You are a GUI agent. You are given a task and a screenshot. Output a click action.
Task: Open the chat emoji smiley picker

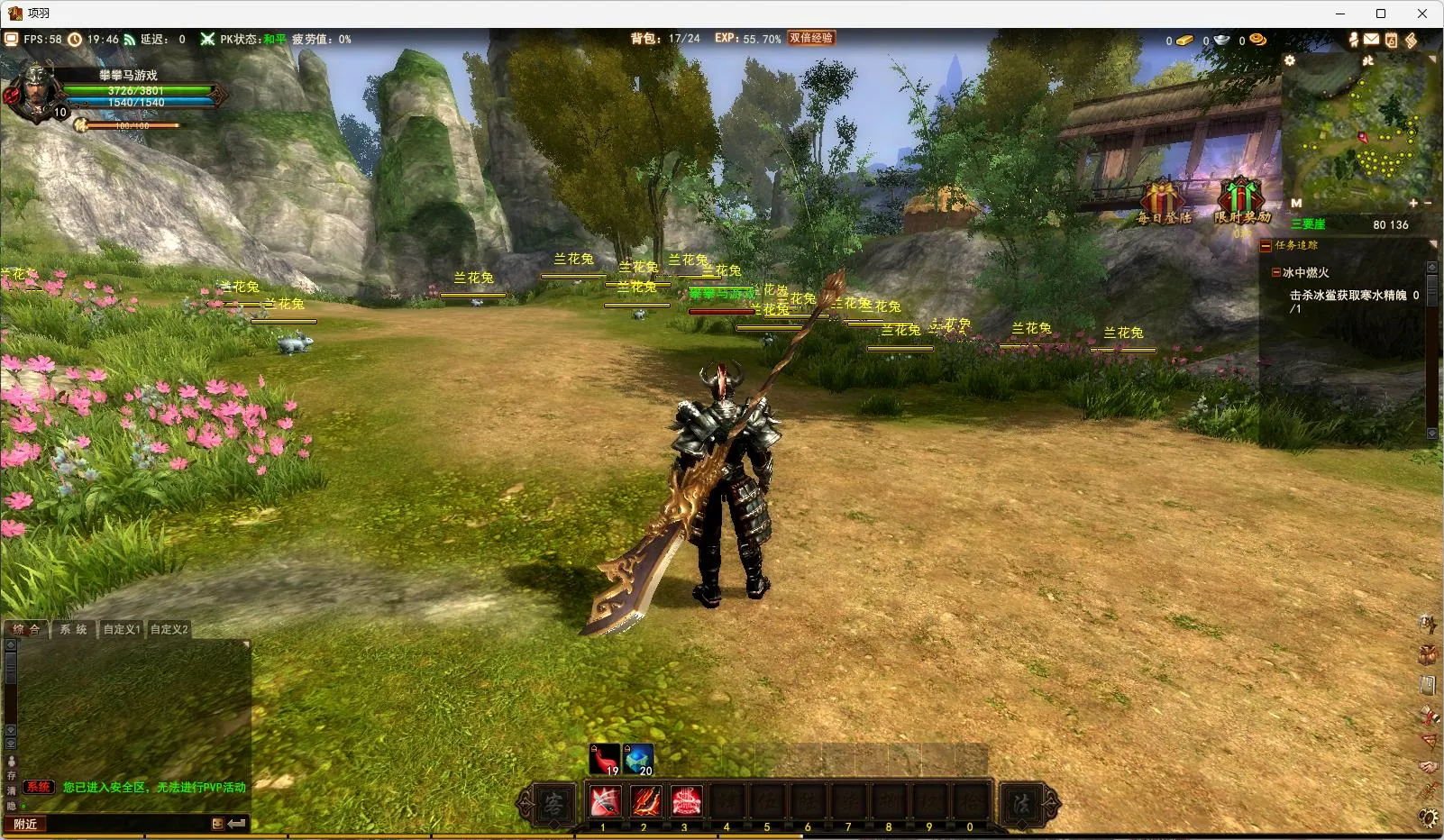pyautogui.click(x=217, y=824)
